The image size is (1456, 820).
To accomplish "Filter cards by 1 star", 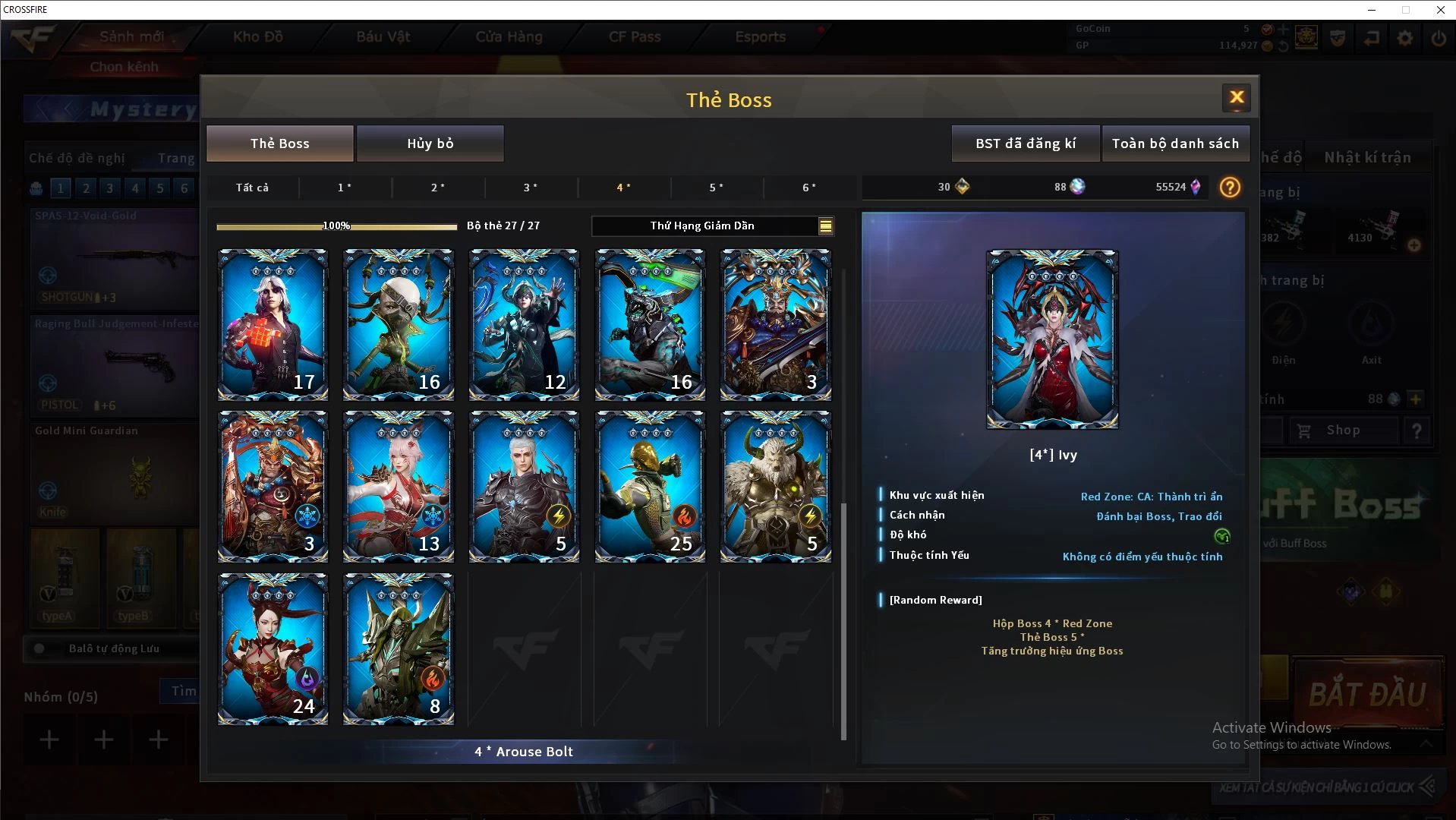I will point(345,188).
